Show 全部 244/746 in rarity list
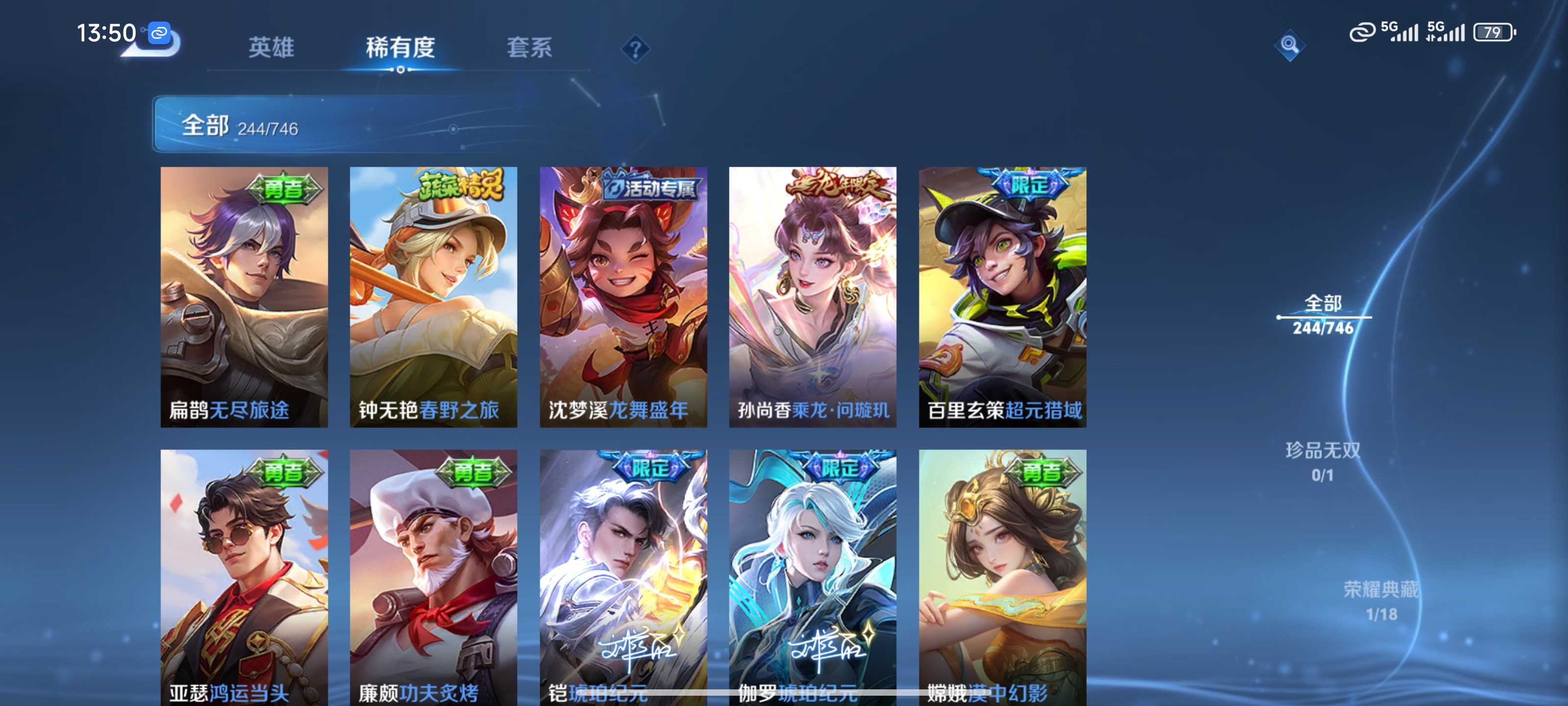Viewport: 1568px width, 706px height. (1323, 315)
